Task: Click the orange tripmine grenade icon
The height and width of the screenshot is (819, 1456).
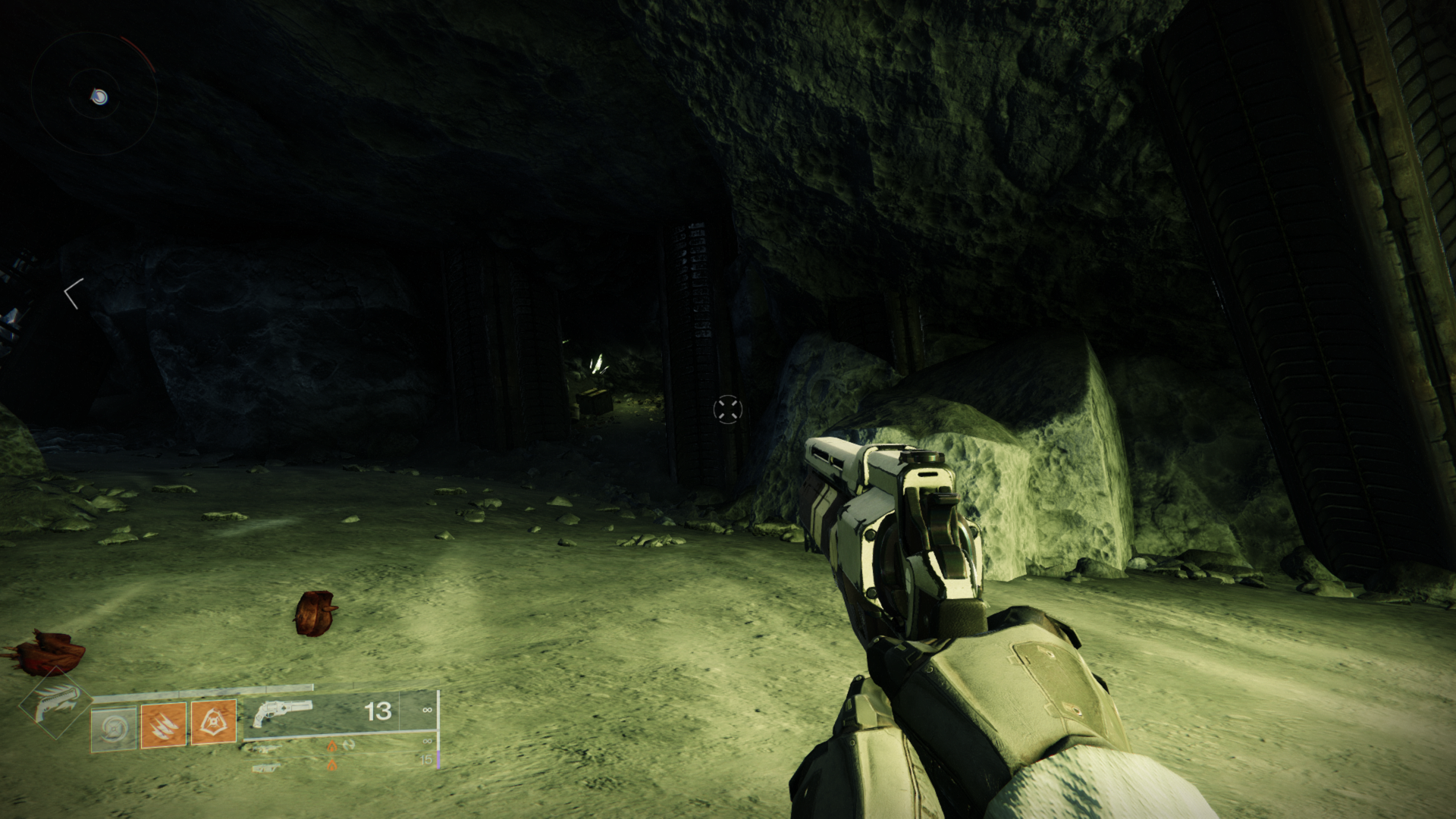Action: click(x=214, y=722)
